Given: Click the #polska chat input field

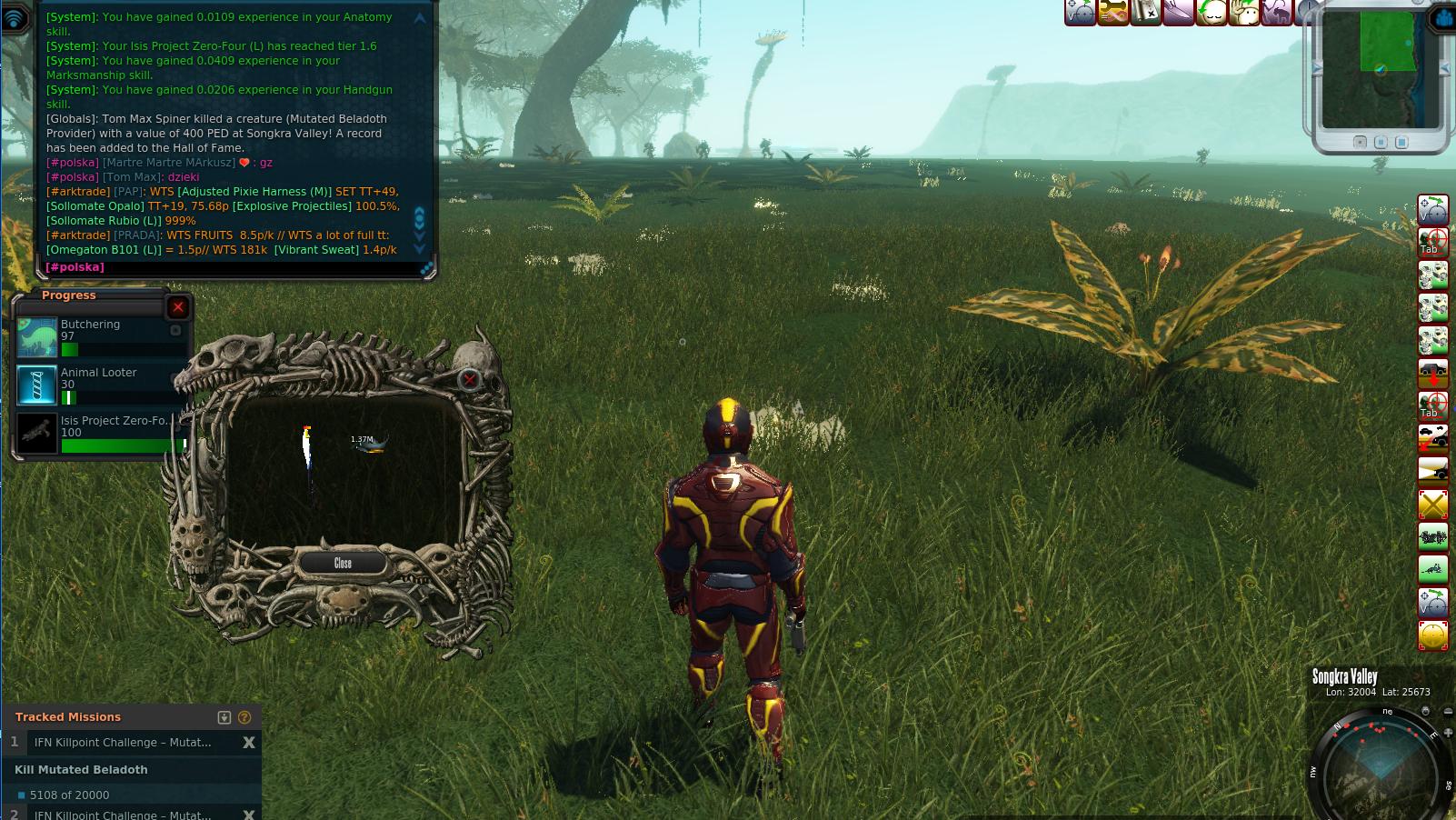Looking at the screenshot, I should [x=227, y=267].
